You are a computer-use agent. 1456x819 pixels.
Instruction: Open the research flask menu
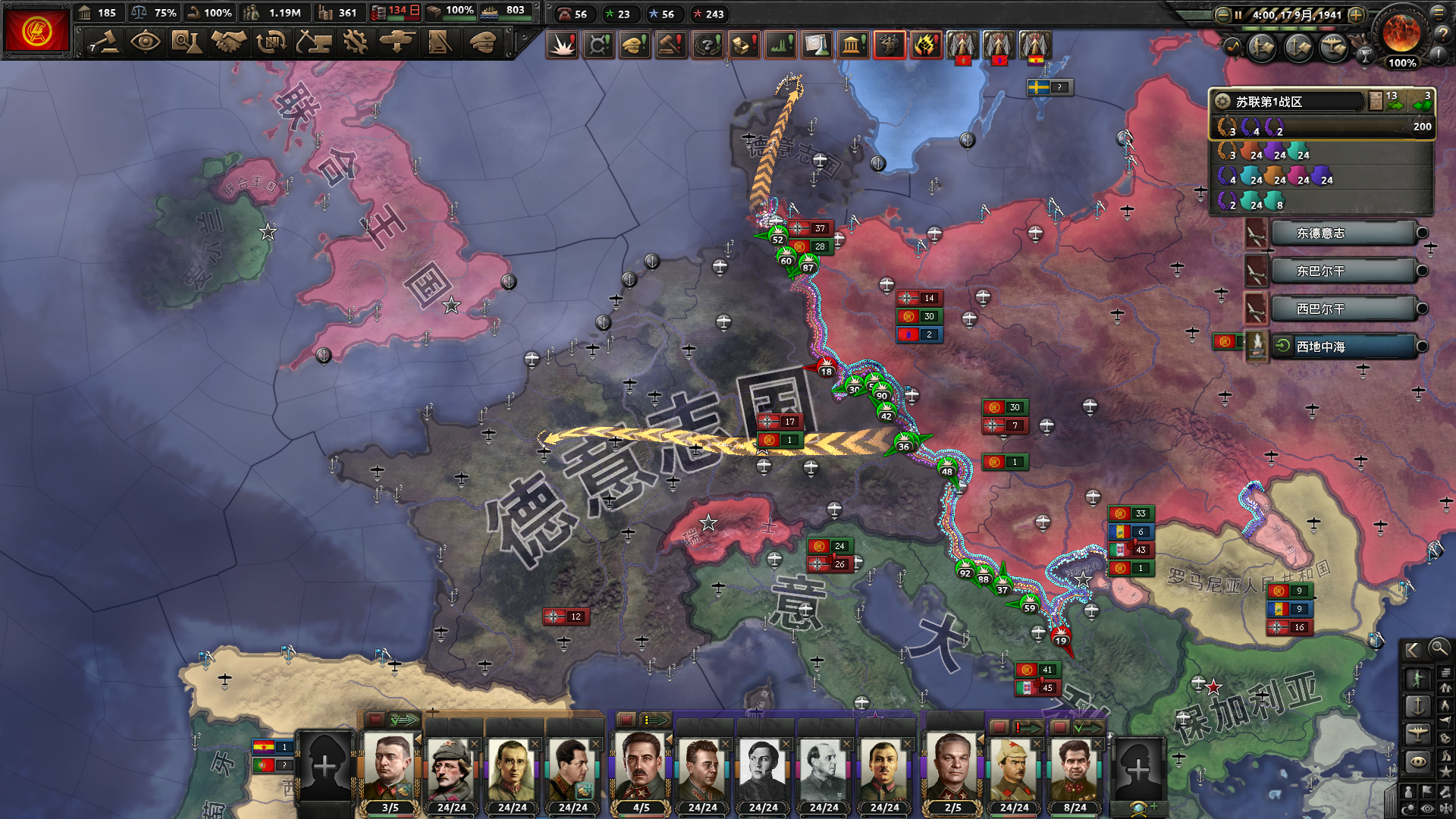[x=186, y=42]
